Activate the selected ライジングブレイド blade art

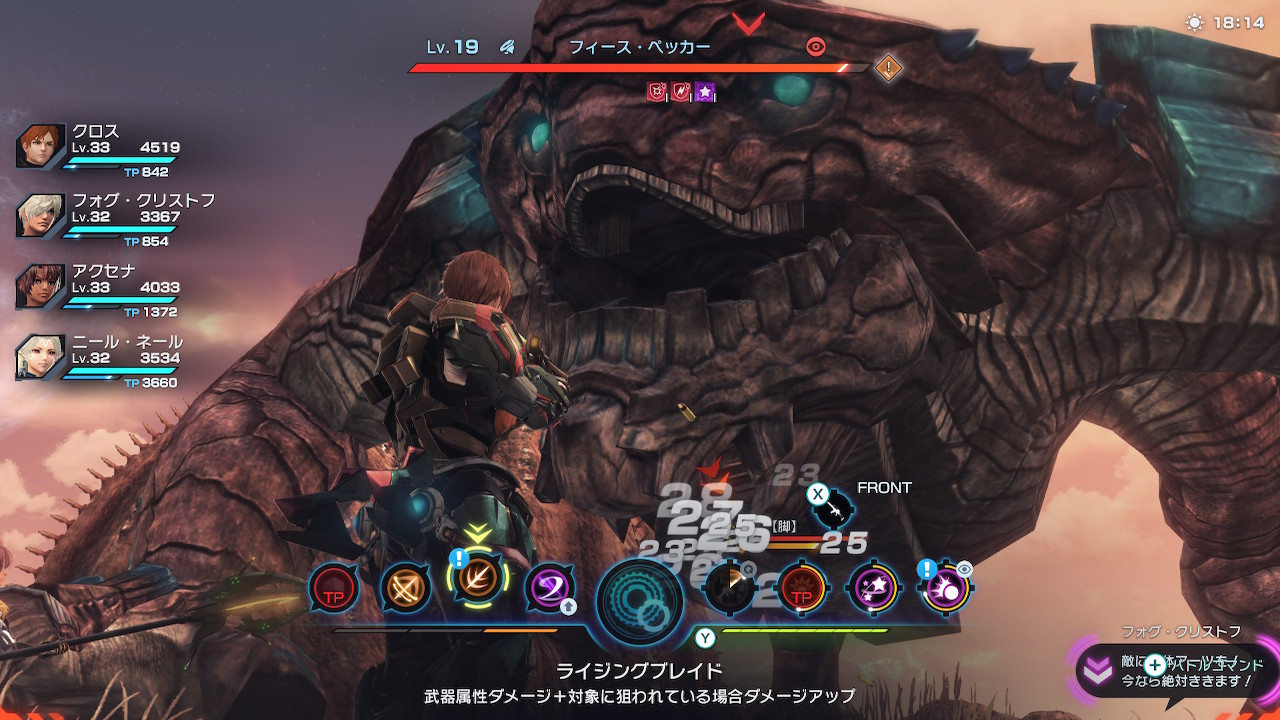478,587
